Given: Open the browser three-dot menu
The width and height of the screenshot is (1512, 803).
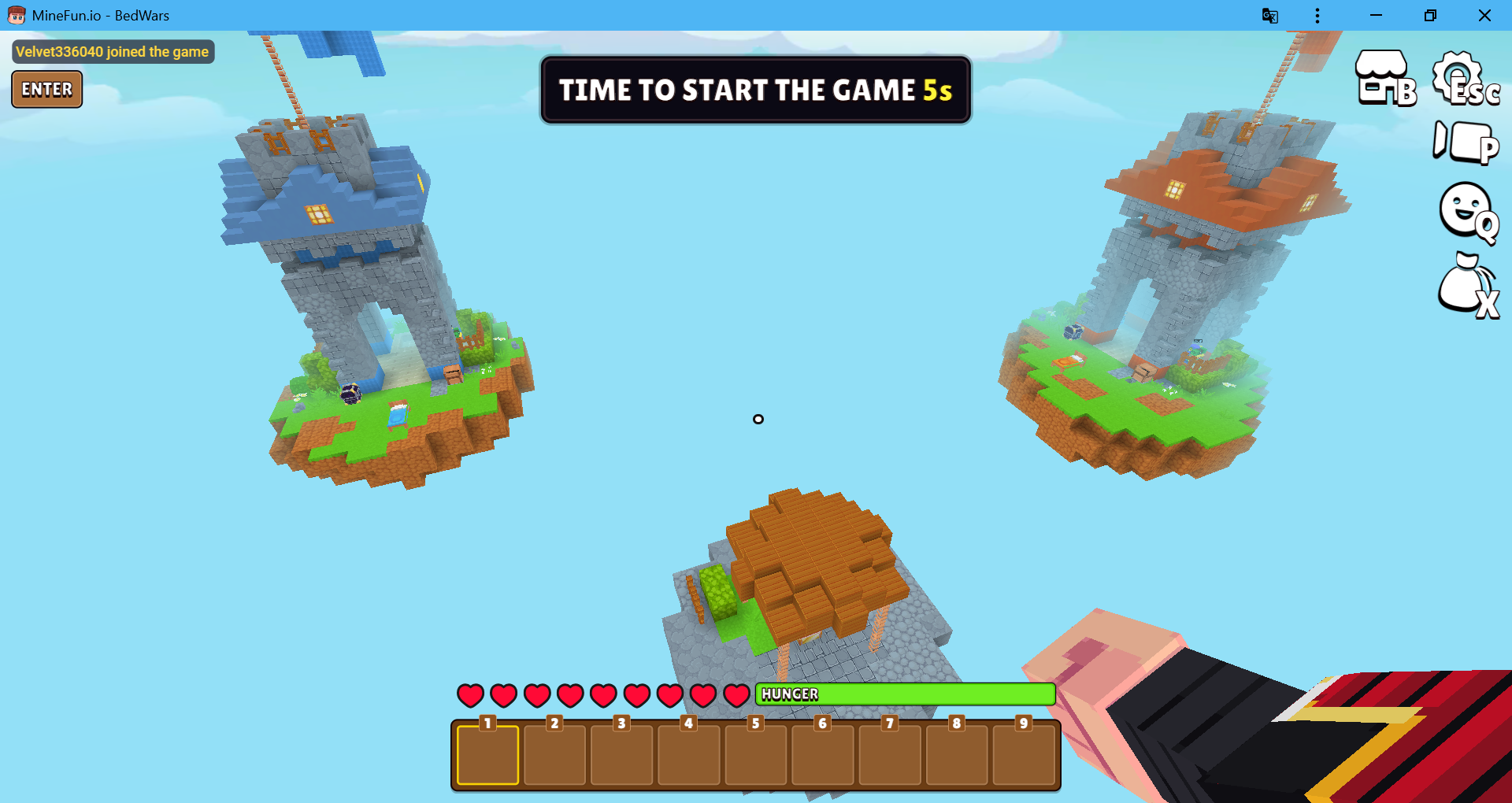Looking at the screenshot, I should 1317,16.
